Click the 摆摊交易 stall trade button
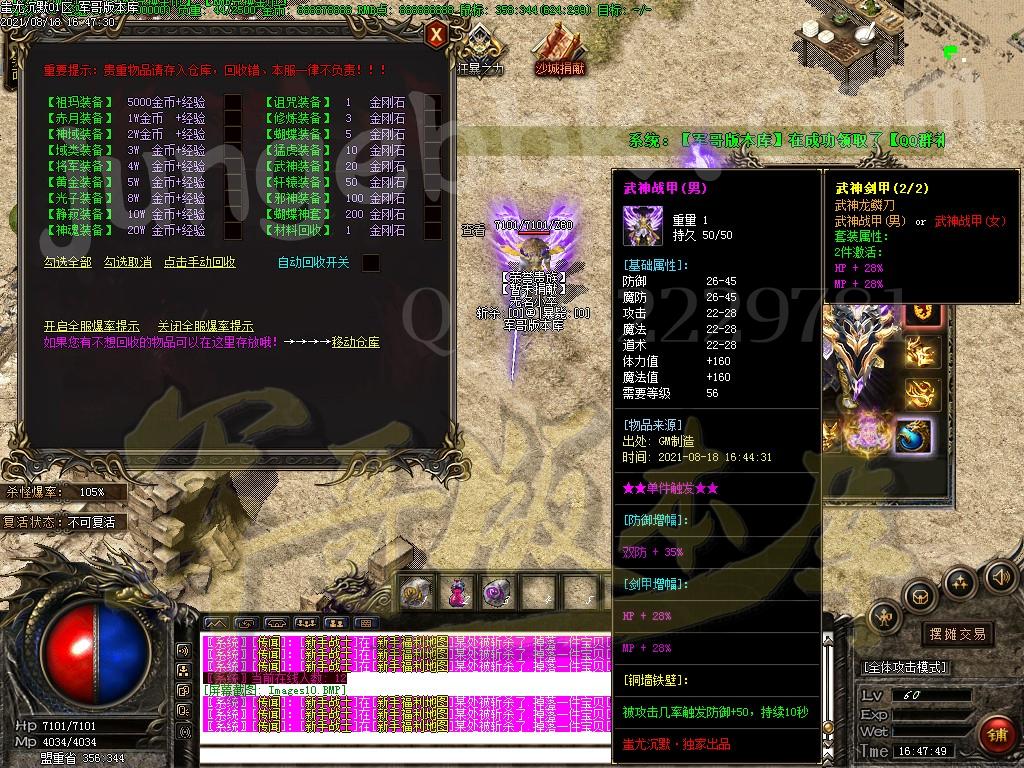This screenshot has height=768, width=1024. coord(957,634)
